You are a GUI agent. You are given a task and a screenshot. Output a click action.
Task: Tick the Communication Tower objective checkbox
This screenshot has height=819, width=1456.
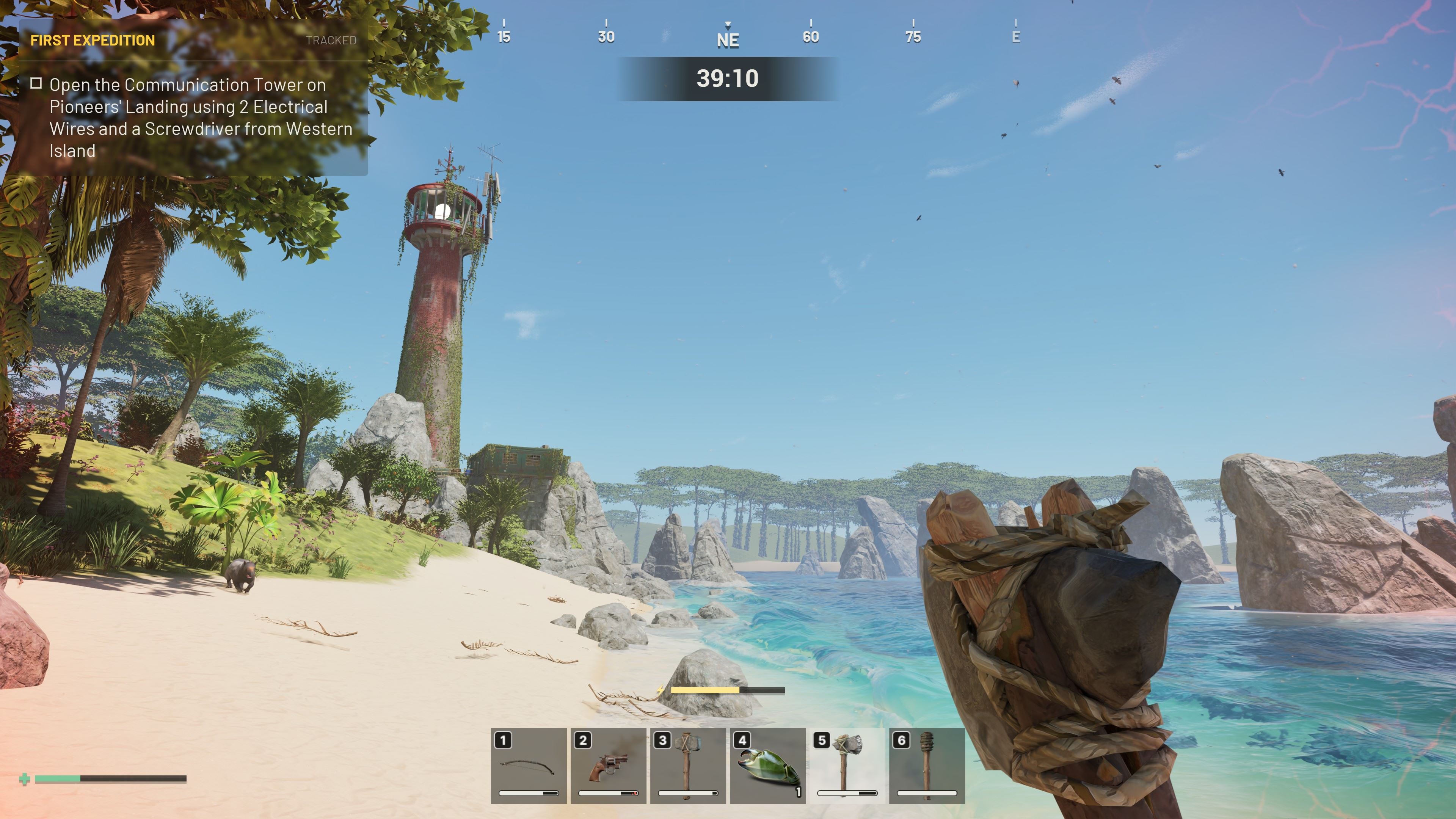point(36,84)
